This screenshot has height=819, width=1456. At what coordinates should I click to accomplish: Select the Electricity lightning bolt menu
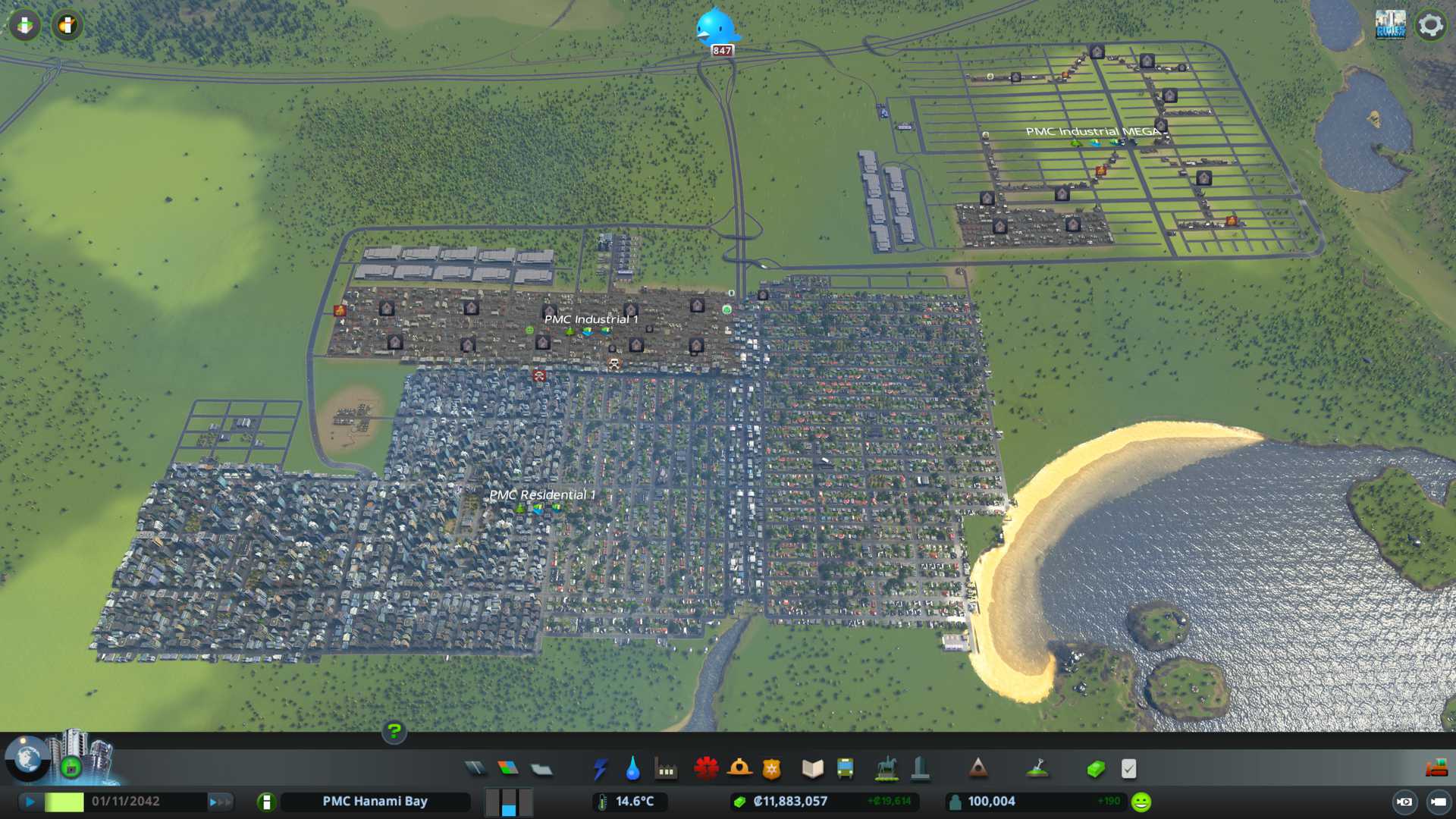coord(600,769)
